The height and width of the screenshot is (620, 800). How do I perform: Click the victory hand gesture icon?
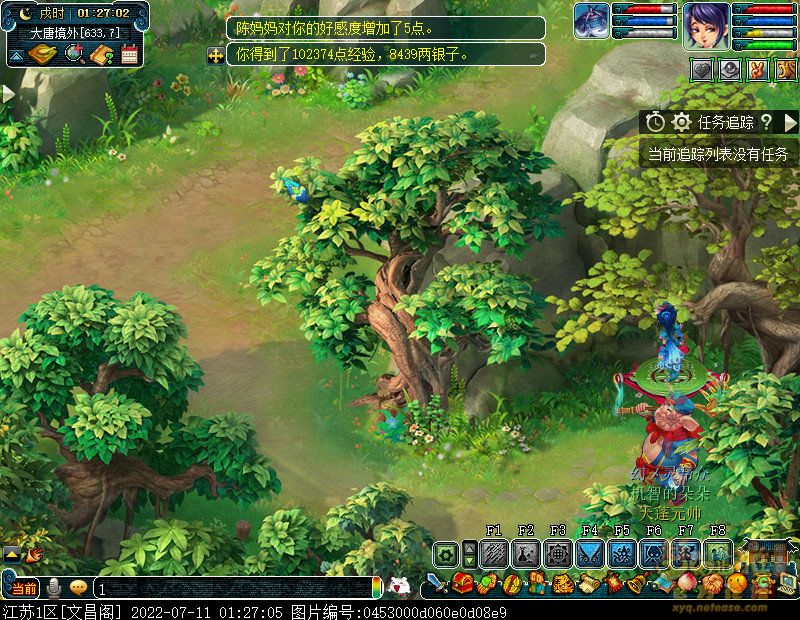coord(756,70)
